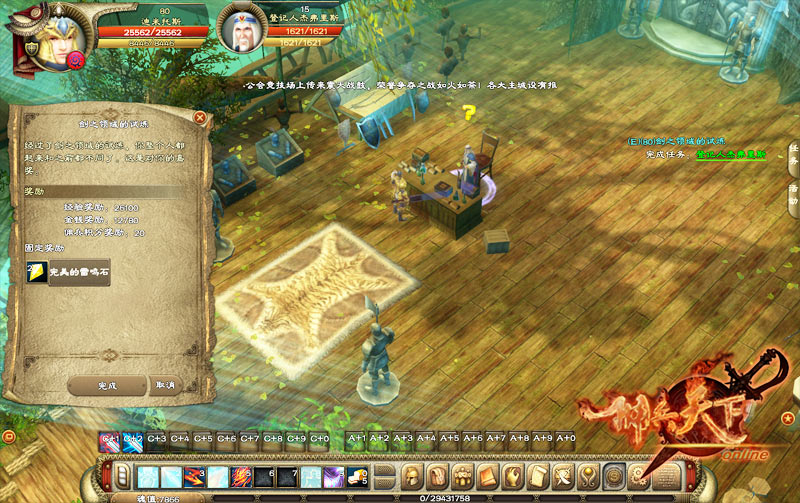
Task: Click the C+2 blue sword skill slot
Action: pyautogui.click(x=133, y=438)
